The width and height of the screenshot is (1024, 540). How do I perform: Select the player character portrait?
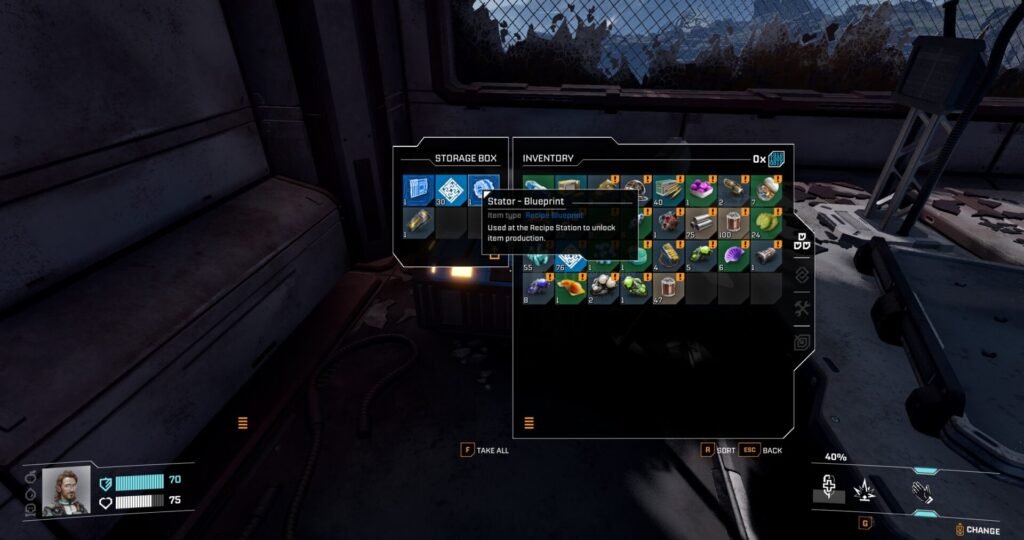pyautogui.click(x=66, y=492)
